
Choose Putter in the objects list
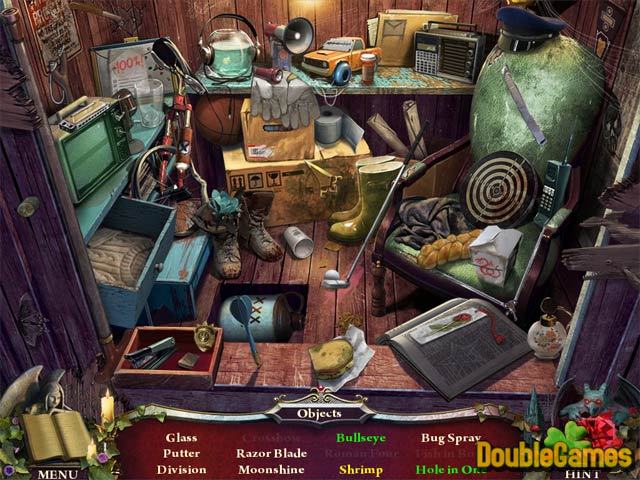click(181, 453)
